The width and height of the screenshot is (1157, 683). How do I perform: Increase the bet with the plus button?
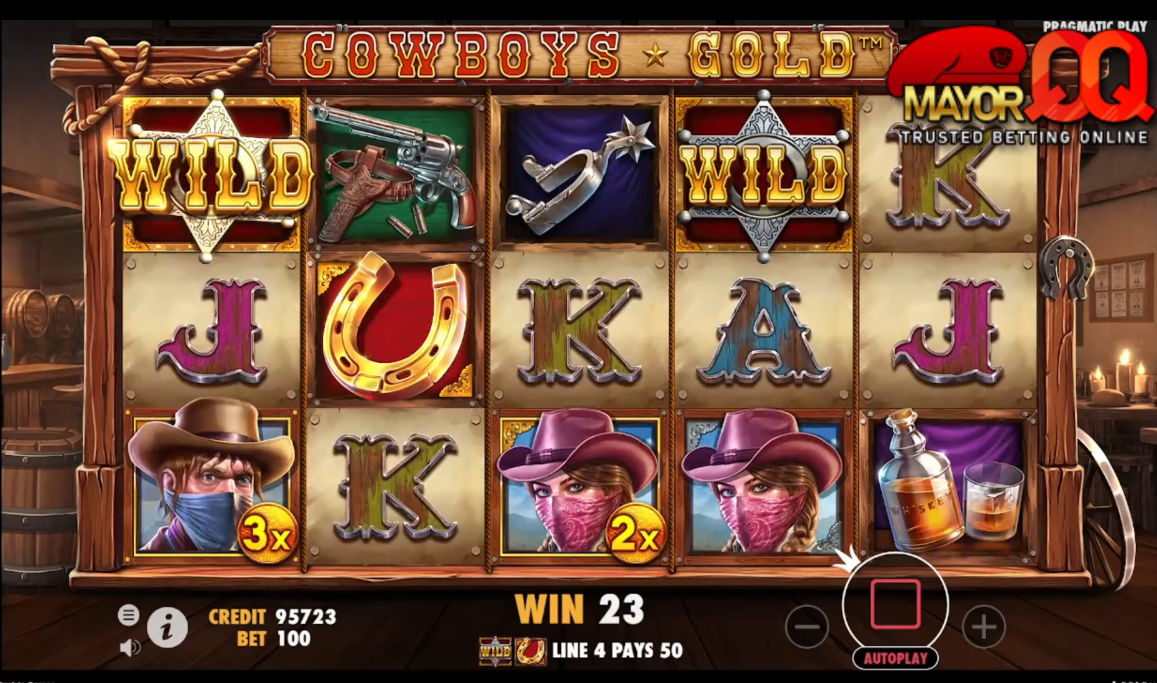point(983,627)
